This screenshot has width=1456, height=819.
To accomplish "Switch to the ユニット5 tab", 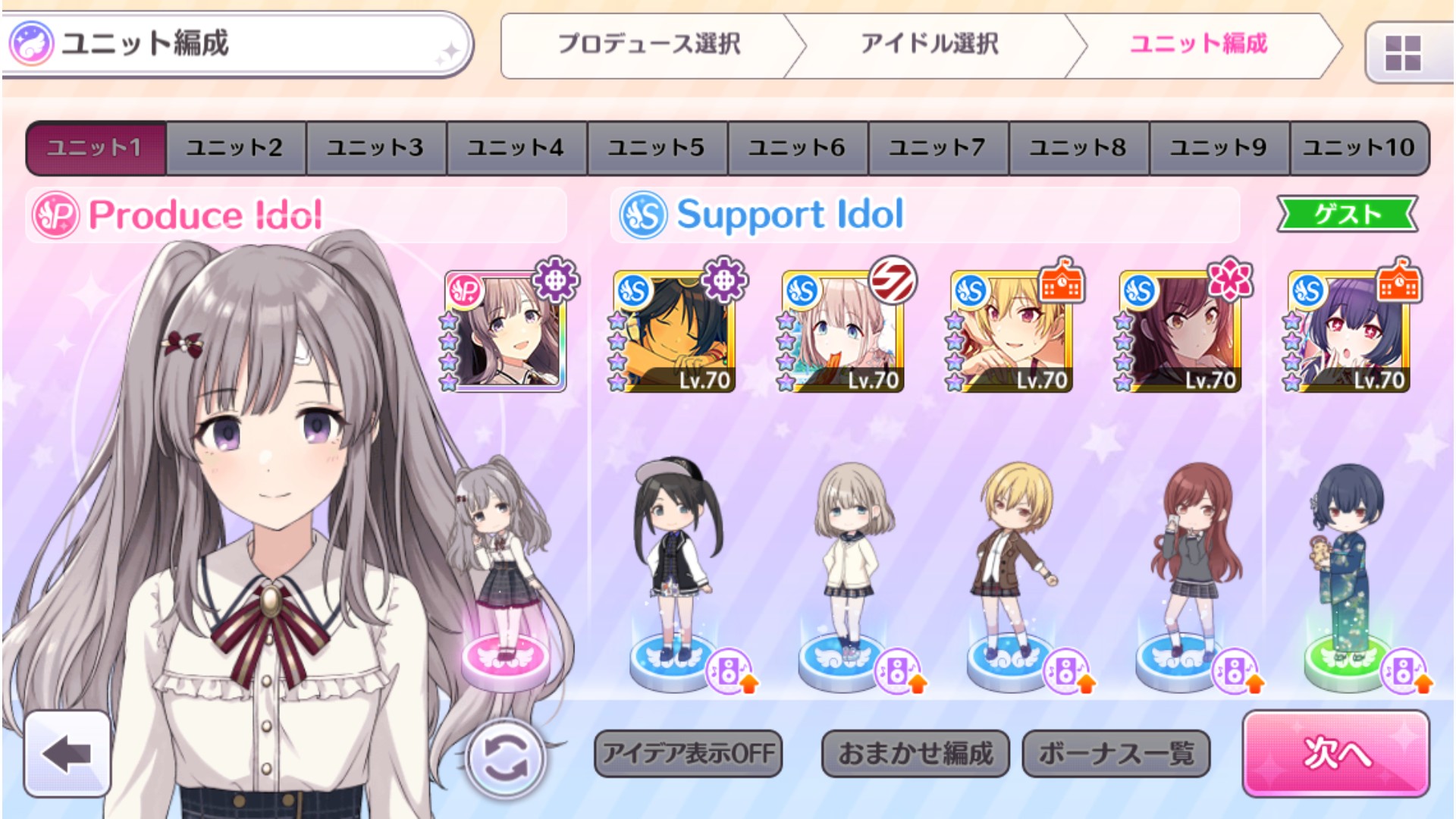I will click(x=655, y=147).
